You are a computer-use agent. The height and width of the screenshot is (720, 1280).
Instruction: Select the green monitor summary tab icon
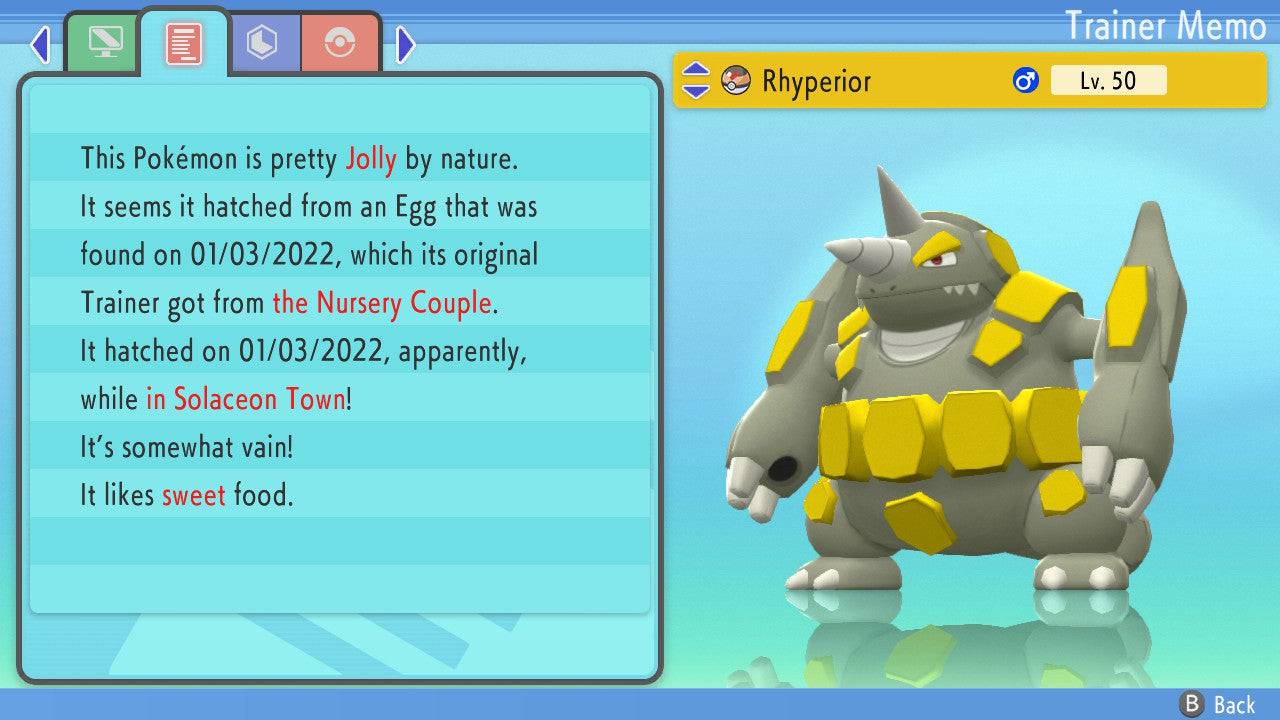tap(103, 41)
